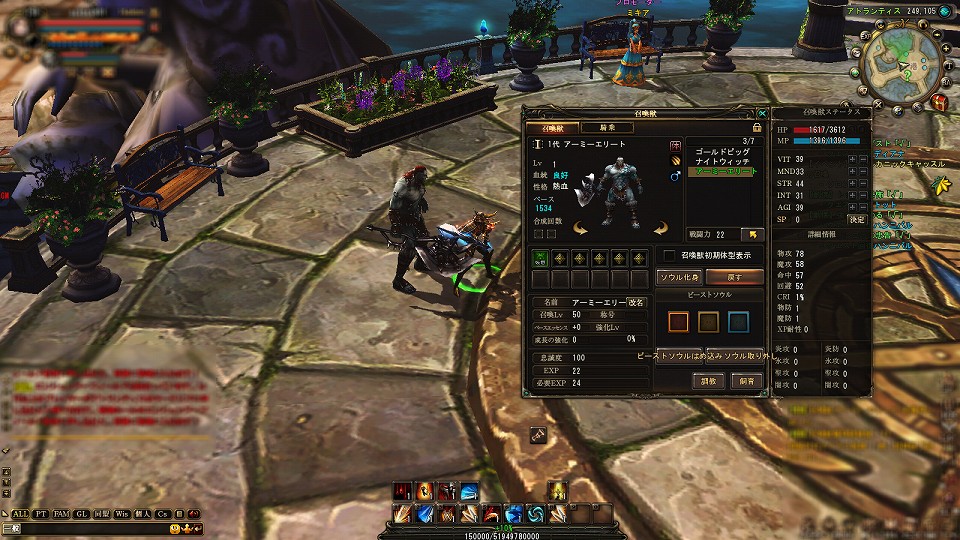Select the orange beast soul slot
Screen dimensions: 960x540
[x=679, y=322]
